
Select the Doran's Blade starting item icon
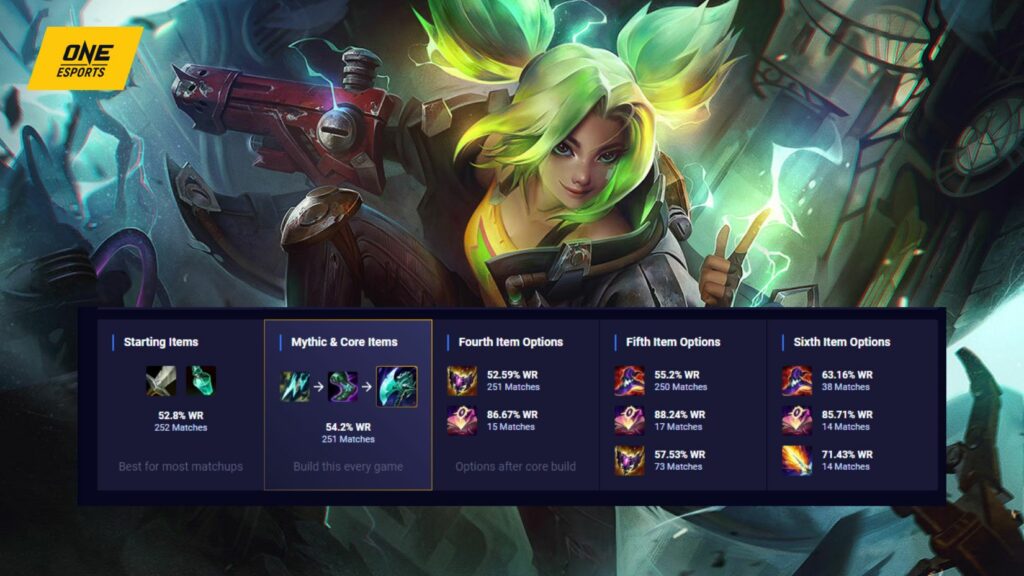(x=161, y=380)
